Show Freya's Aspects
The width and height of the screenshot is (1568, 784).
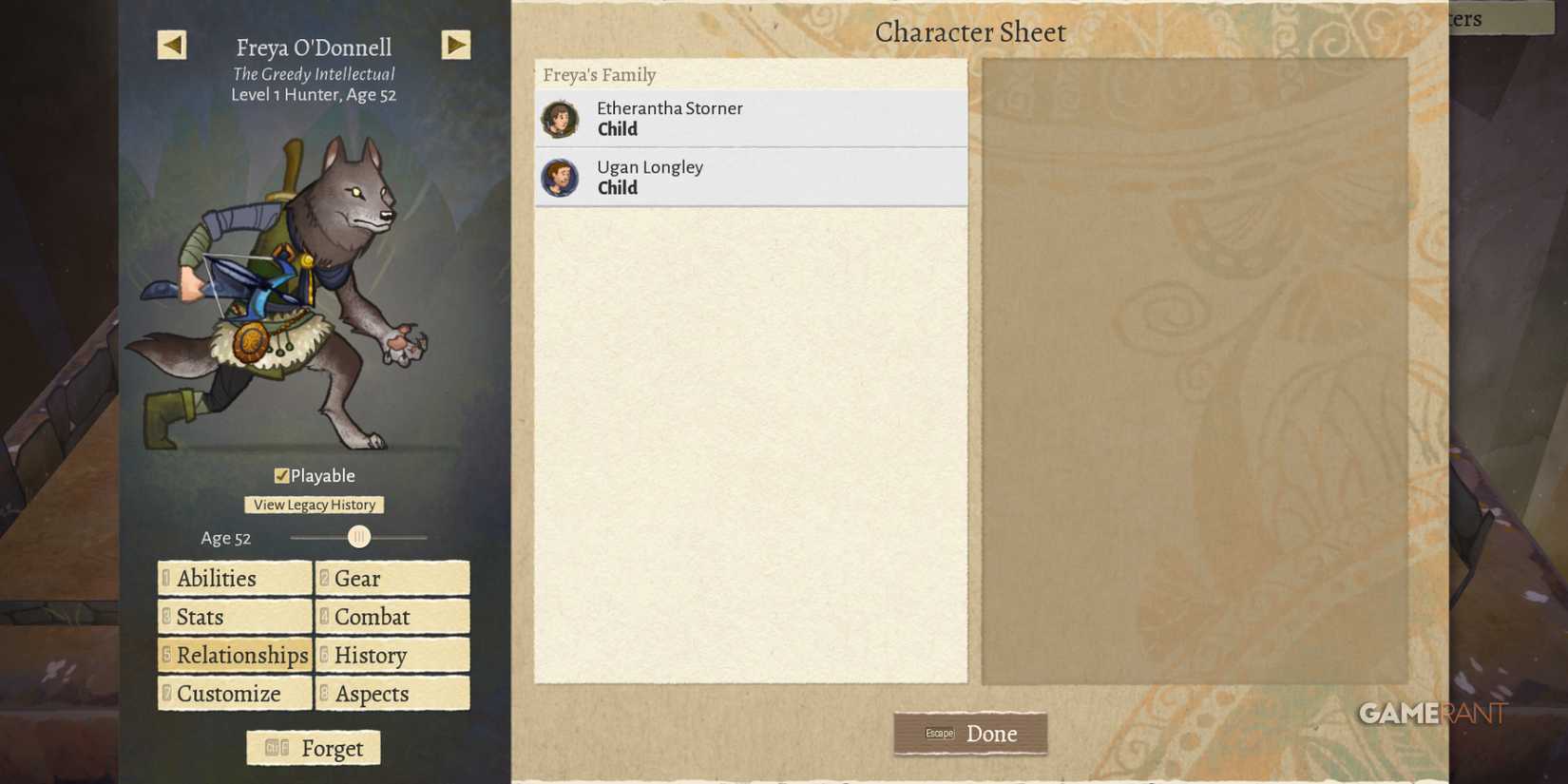392,694
